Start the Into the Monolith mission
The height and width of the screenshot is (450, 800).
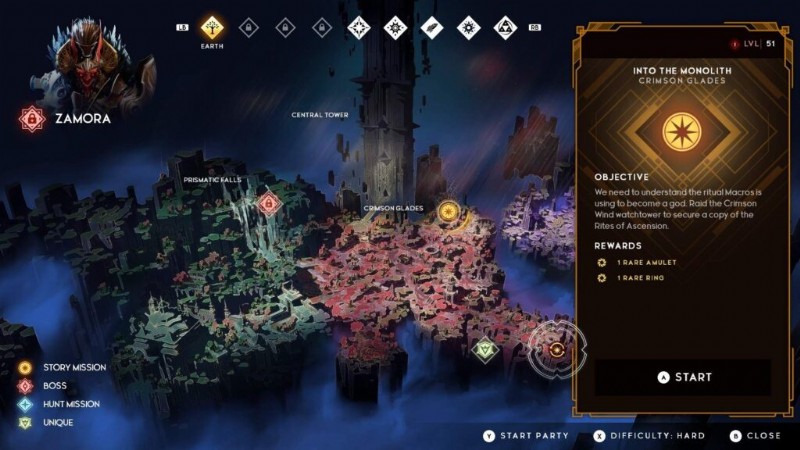pyautogui.click(x=685, y=377)
